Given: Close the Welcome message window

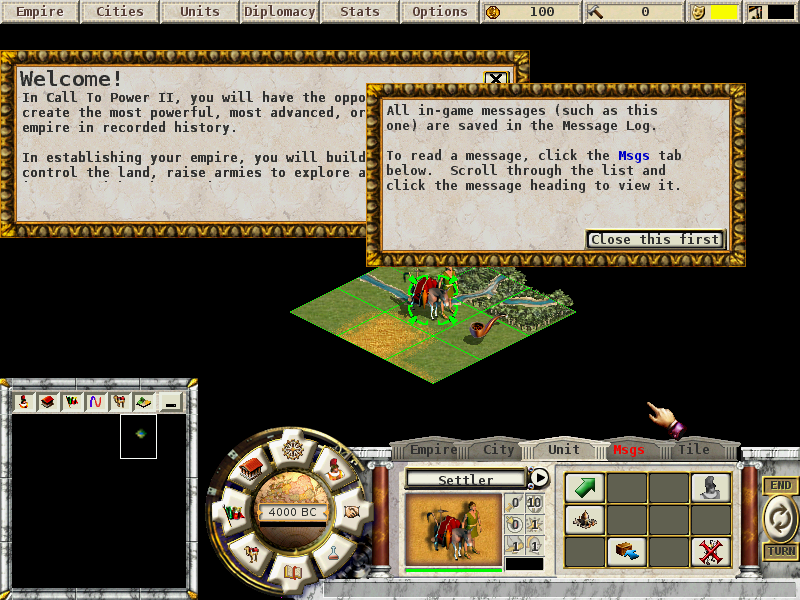Looking at the screenshot, I should tap(496, 79).
